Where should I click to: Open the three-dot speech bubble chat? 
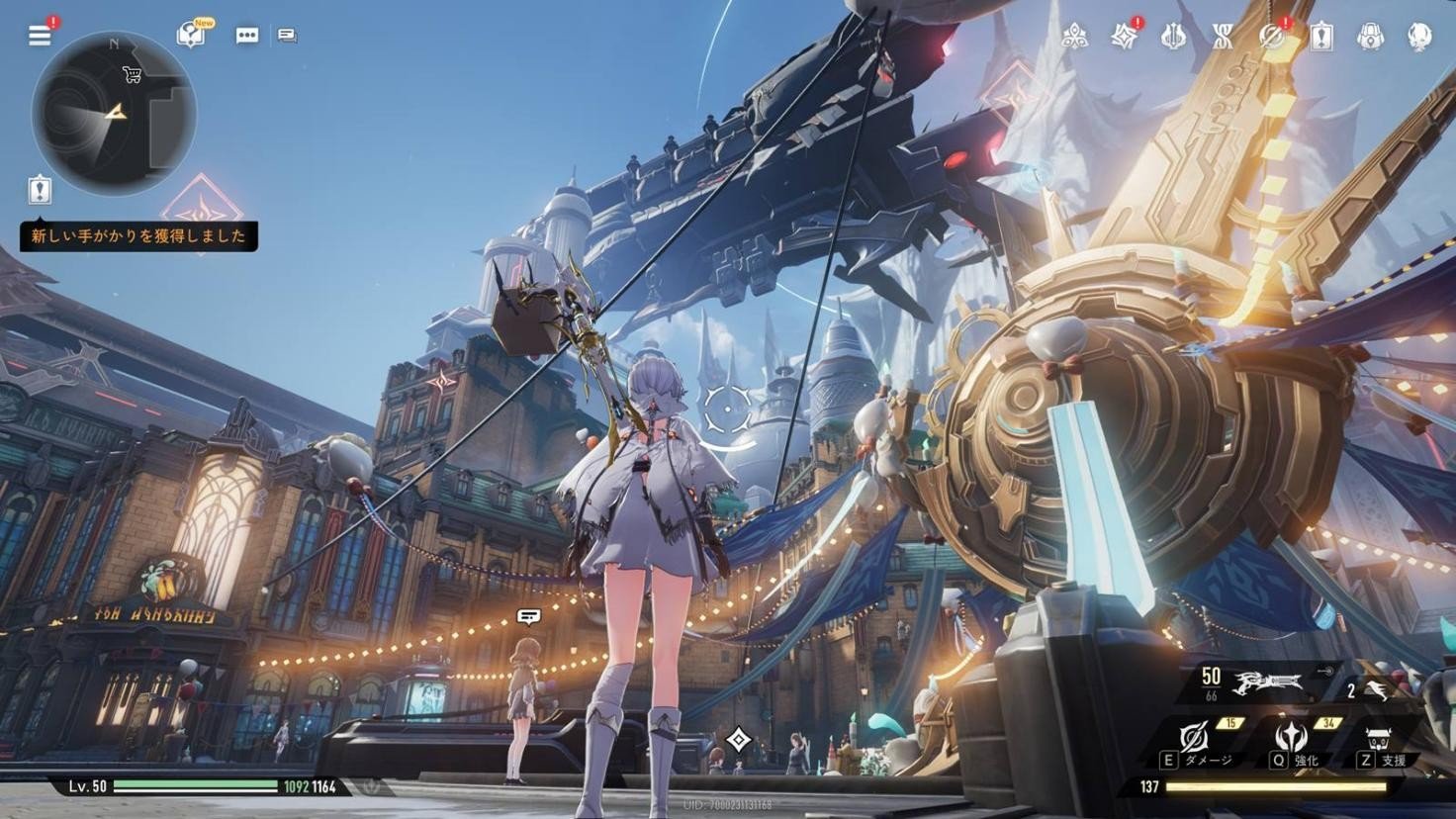[x=246, y=36]
